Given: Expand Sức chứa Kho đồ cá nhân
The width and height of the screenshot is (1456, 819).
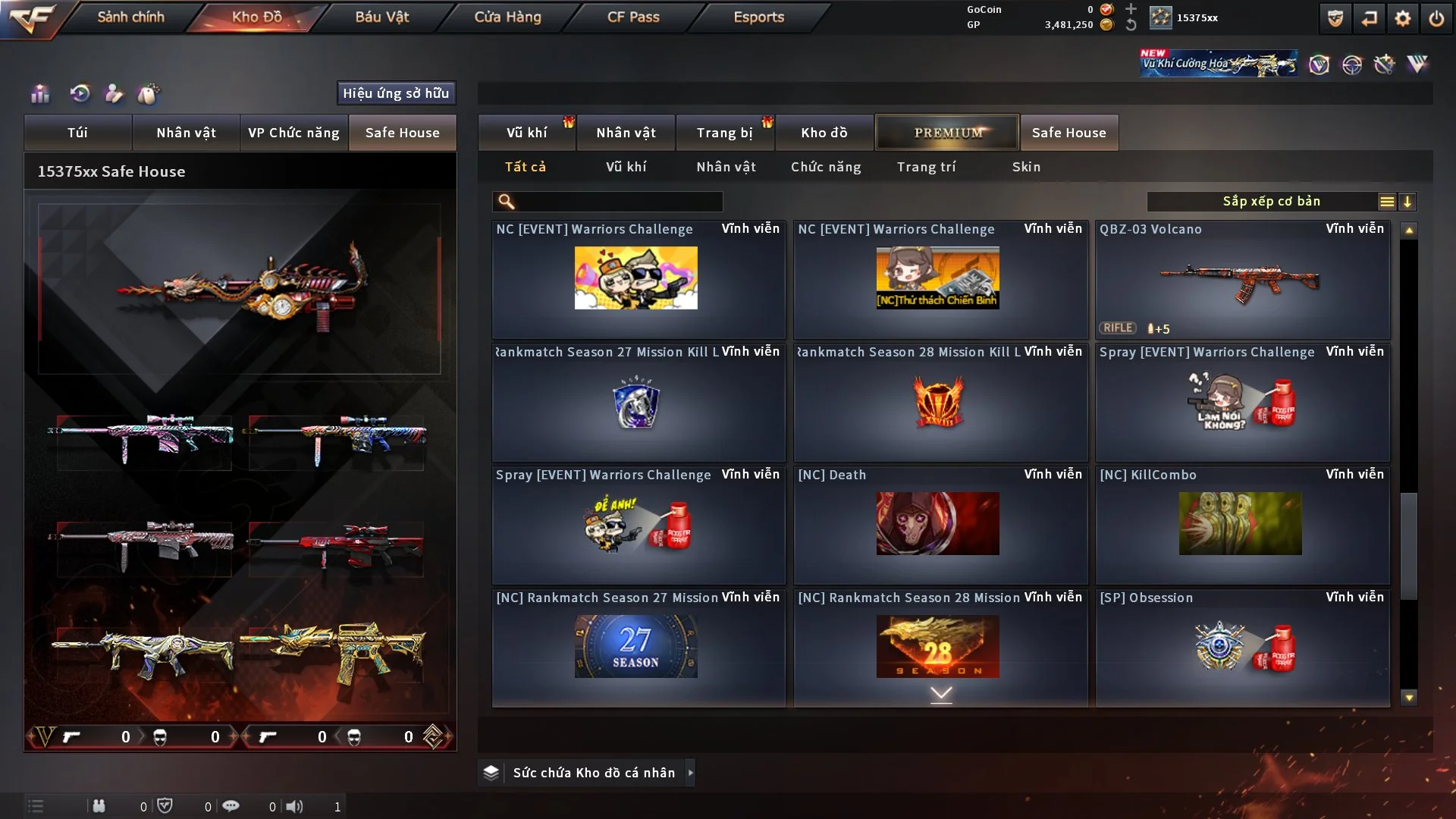Looking at the screenshot, I should 690,773.
